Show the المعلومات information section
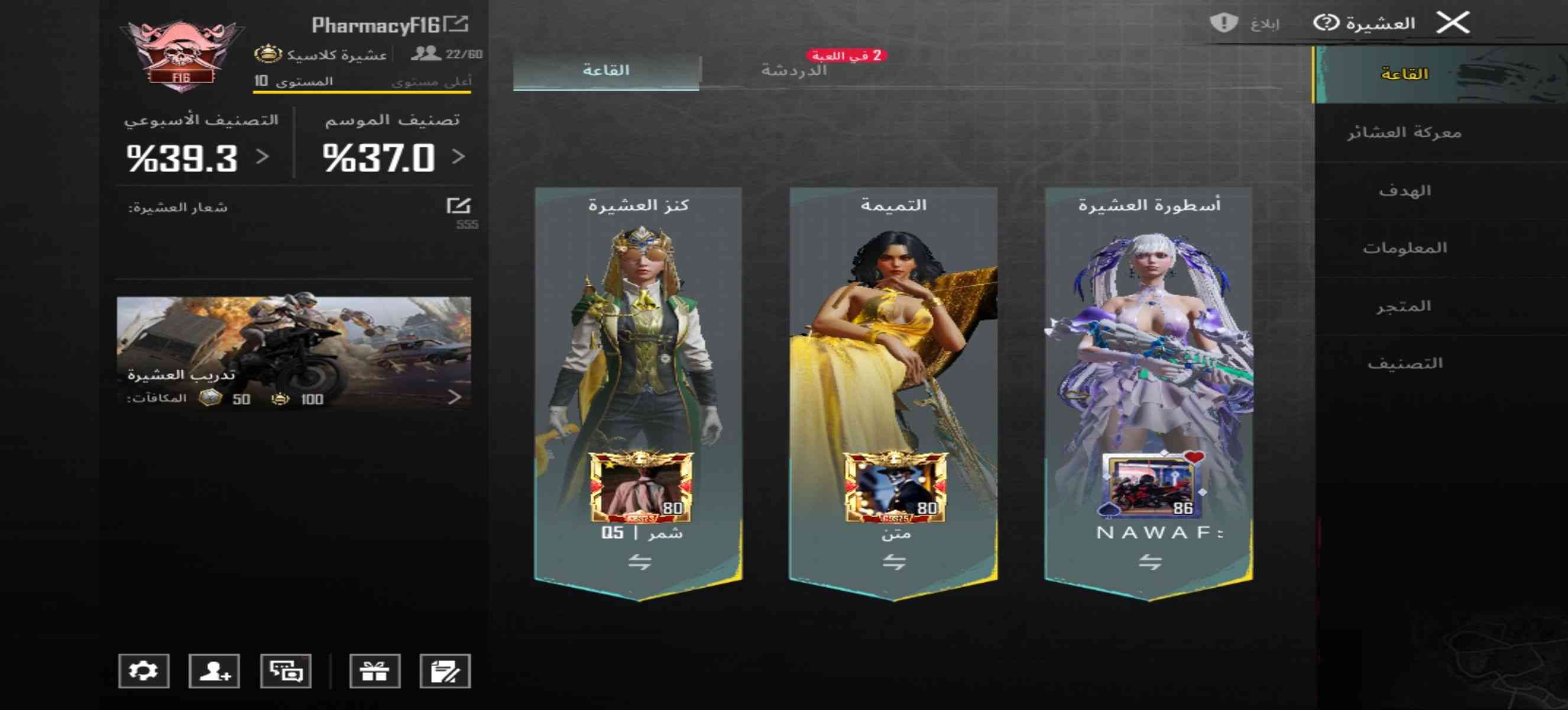 (x=1404, y=248)
